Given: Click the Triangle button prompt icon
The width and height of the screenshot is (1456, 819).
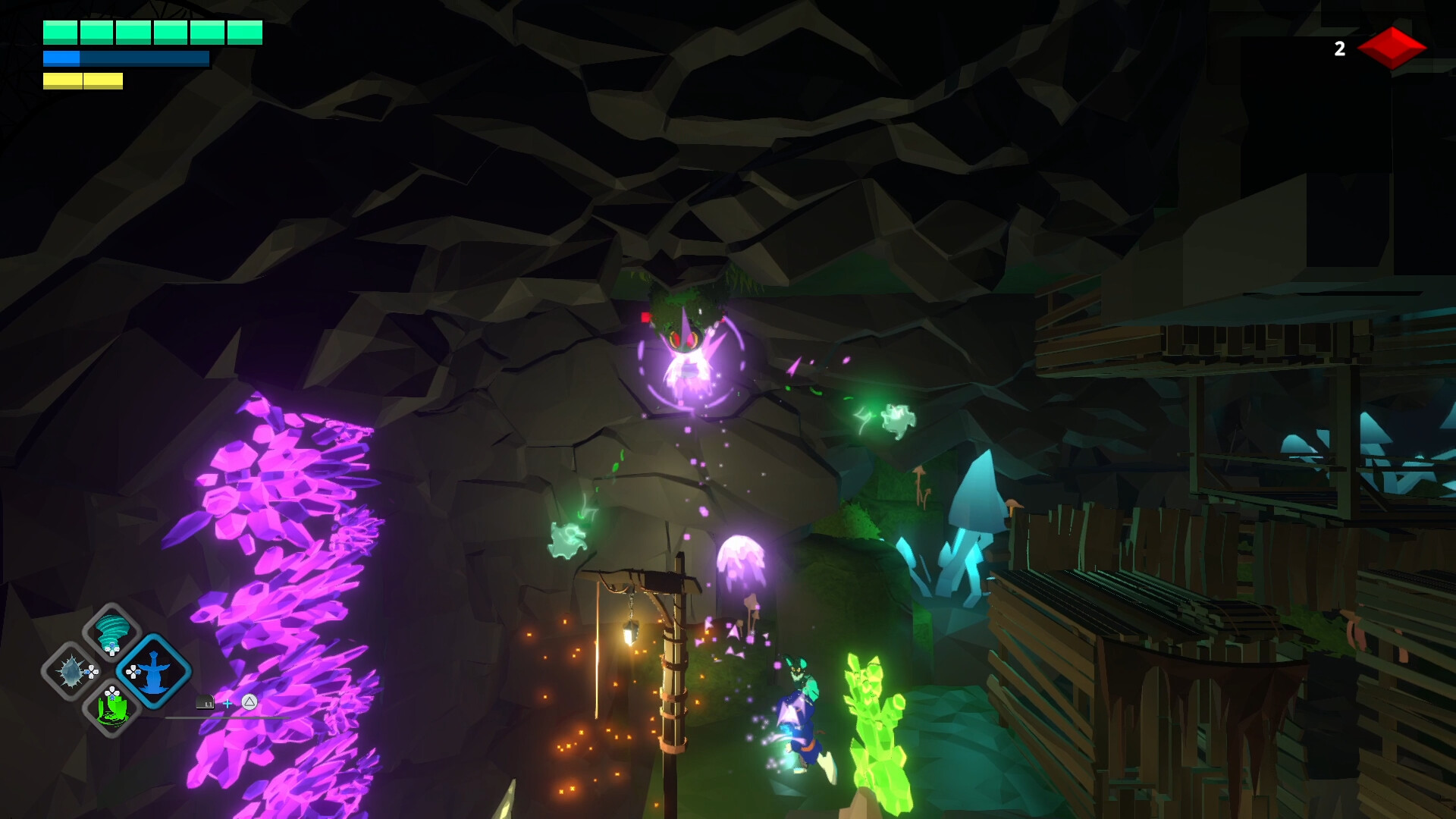Looking at the screenshot, I should tap(249, 702).
